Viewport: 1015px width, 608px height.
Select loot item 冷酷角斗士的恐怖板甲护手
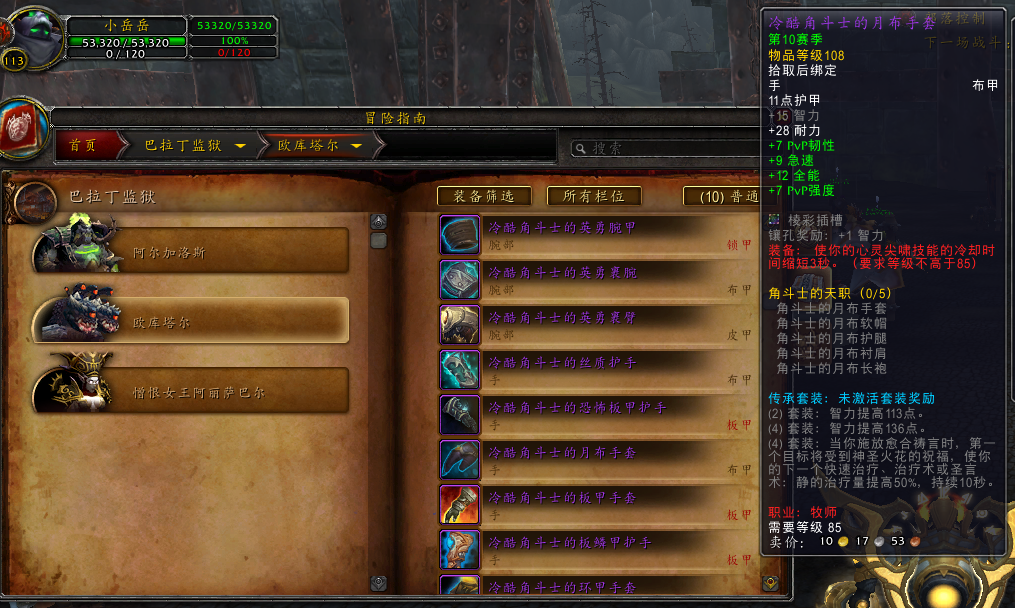point(597,415)
